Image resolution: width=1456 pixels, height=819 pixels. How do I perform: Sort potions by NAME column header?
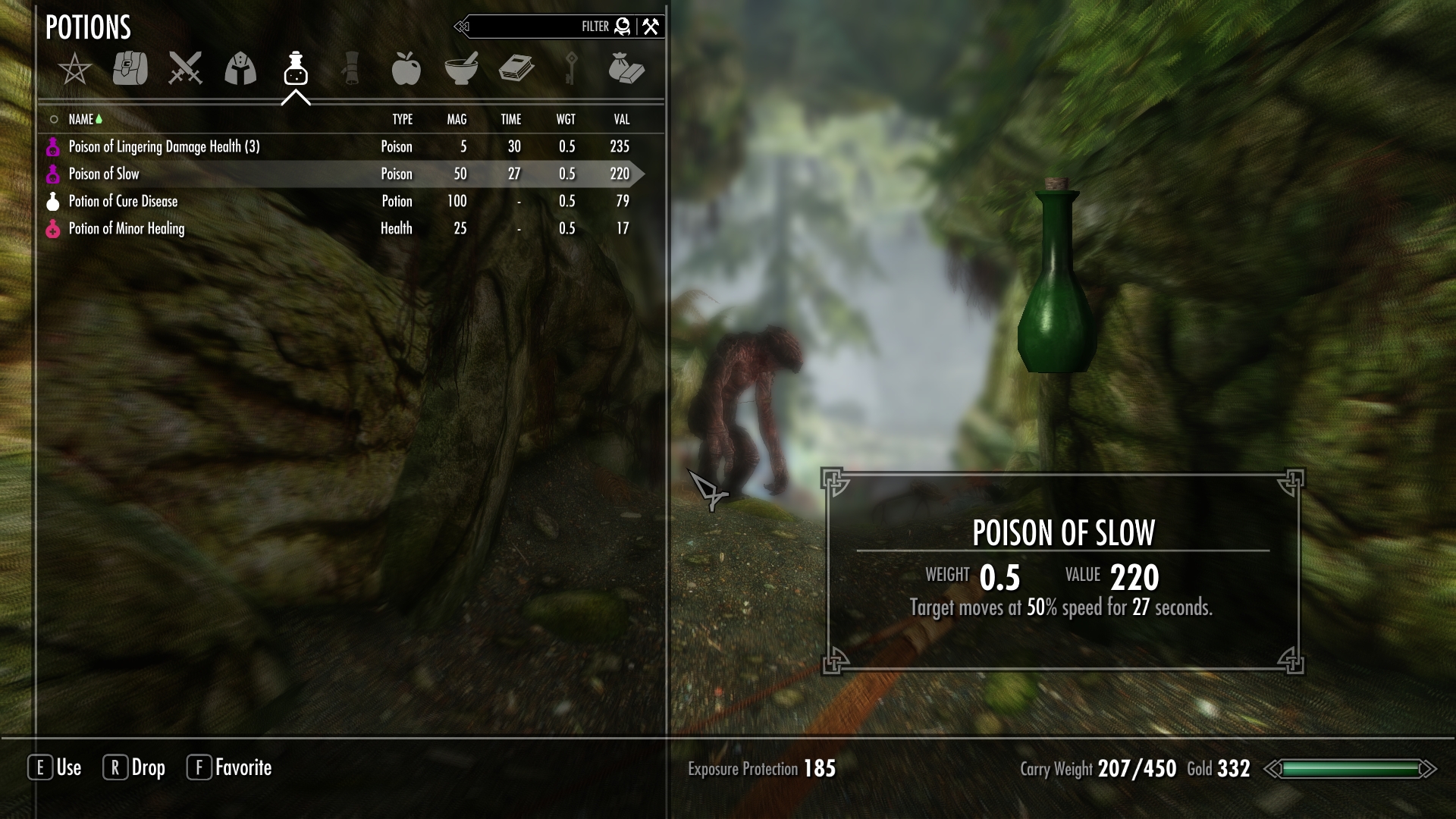pyautogui.click(x=81, y=119)
